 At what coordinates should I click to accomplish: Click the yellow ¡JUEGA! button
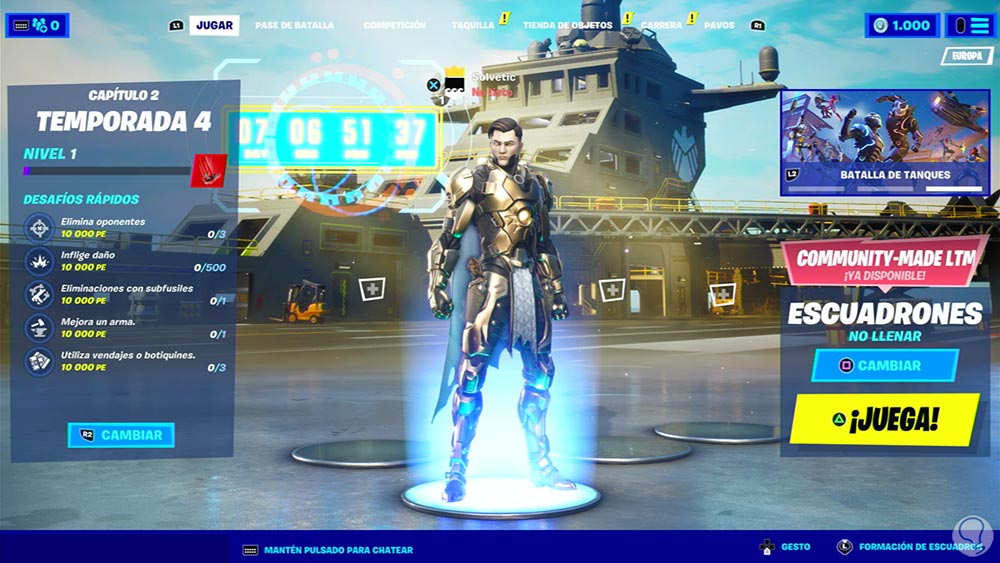click(x=883, y=419)
